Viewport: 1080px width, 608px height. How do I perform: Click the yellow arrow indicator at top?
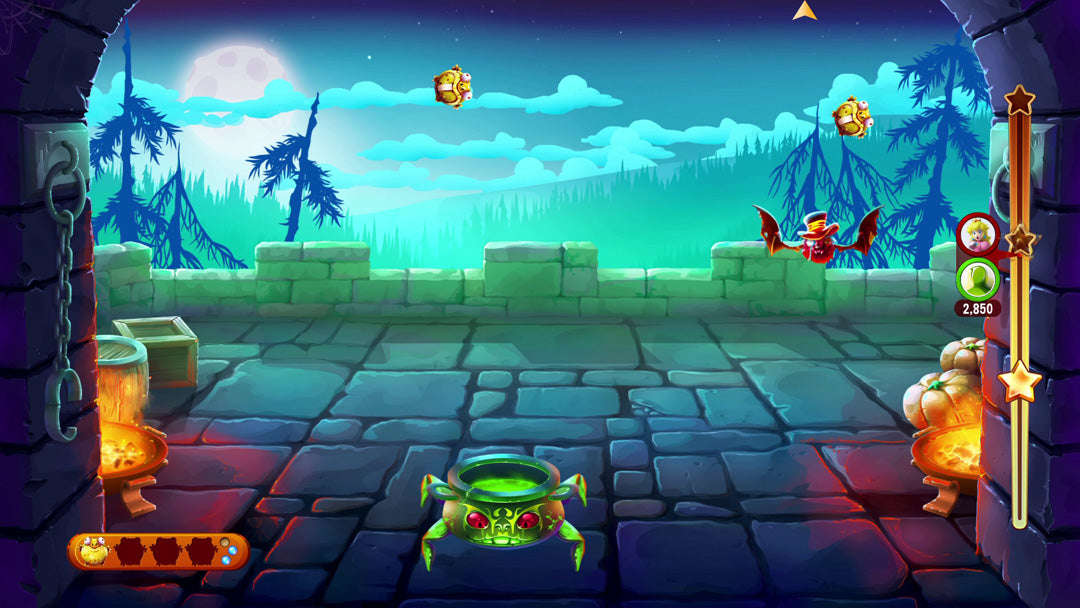coord(804,11)
